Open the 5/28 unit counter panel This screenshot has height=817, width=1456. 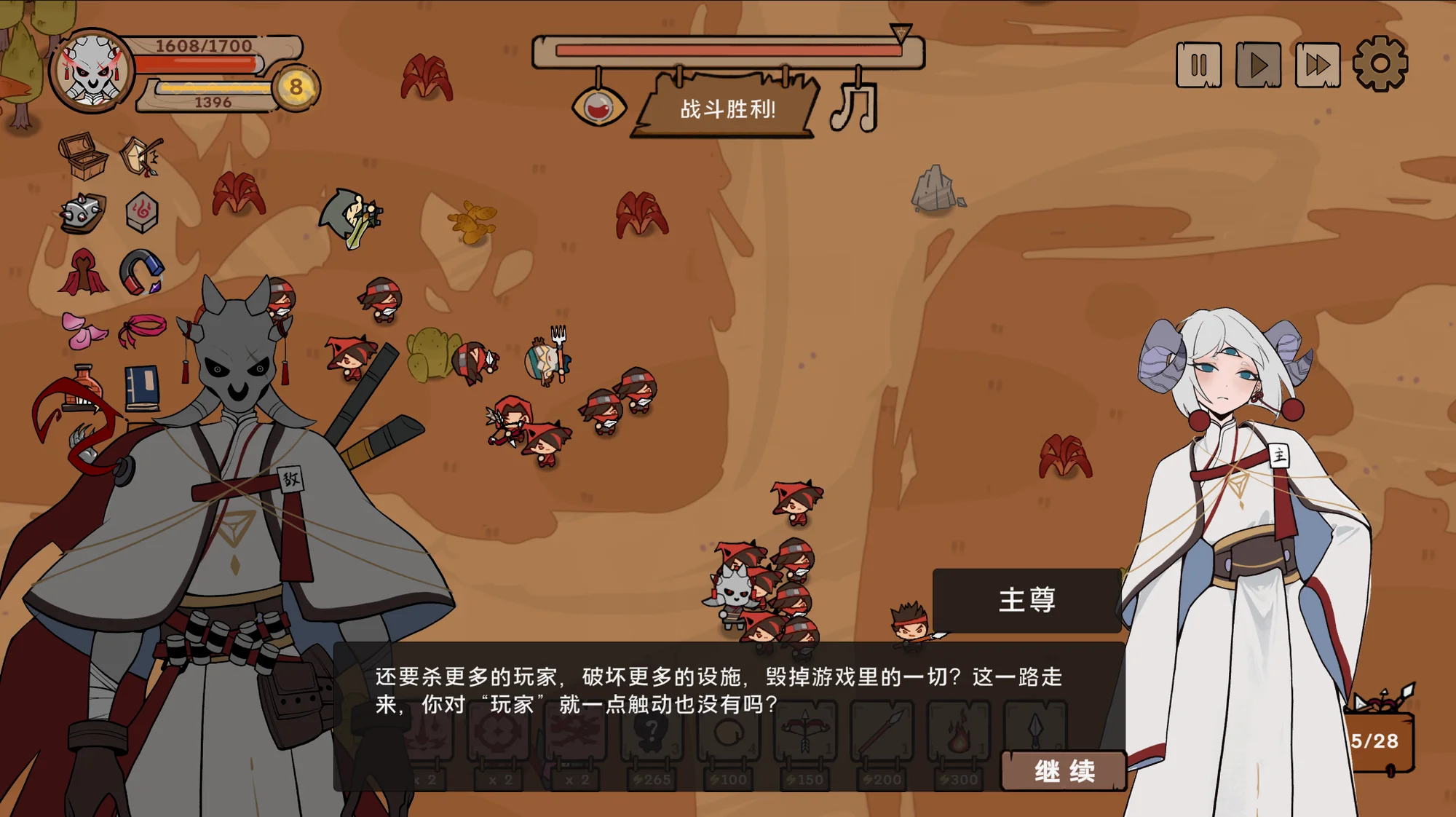(x=1378, y=740)
